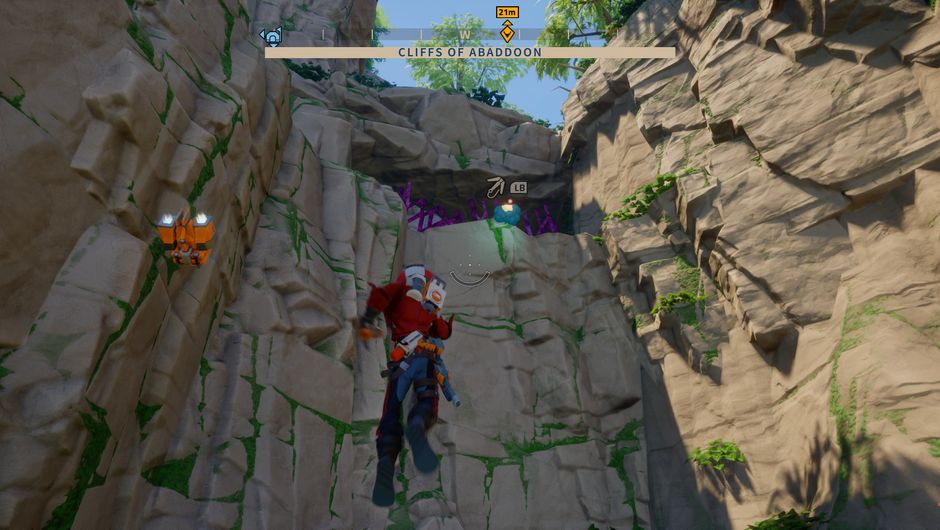This screenshot has width=940, height=530.
Task: Select the blue scanner icon beside the compass
Action: click(x=271, y=36)
